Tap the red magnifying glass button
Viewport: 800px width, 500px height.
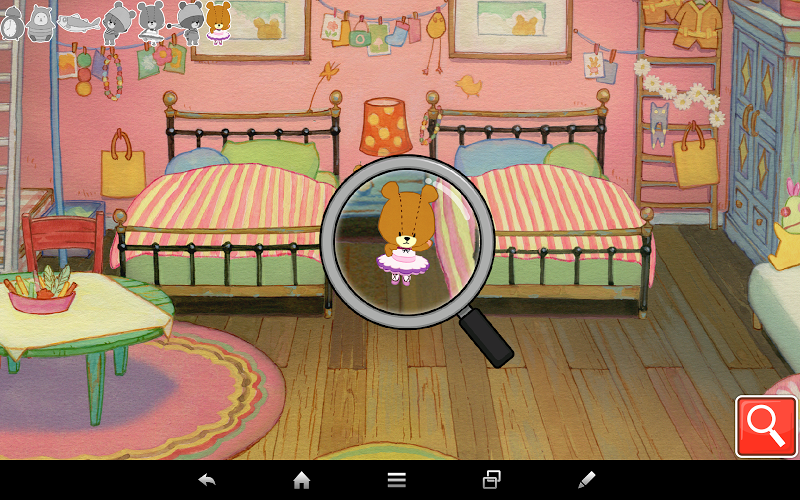tap(766, 427)
